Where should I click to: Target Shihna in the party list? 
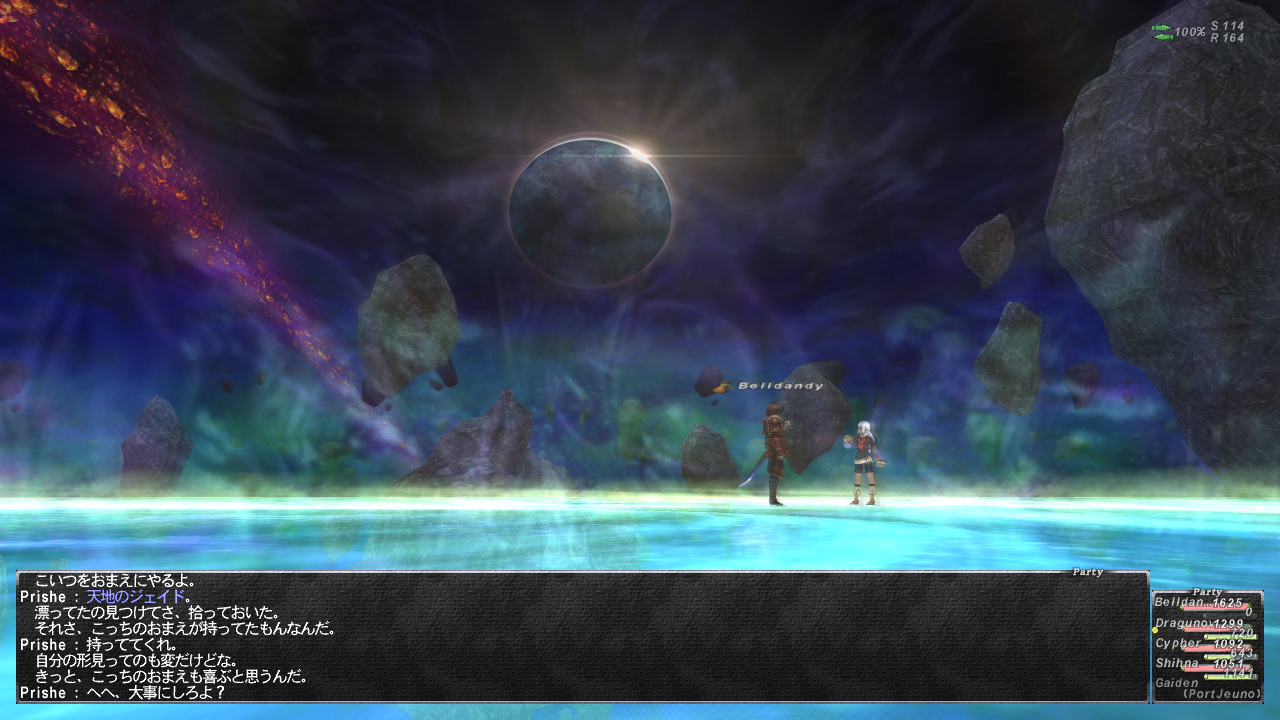click(x=1178, y=663)
